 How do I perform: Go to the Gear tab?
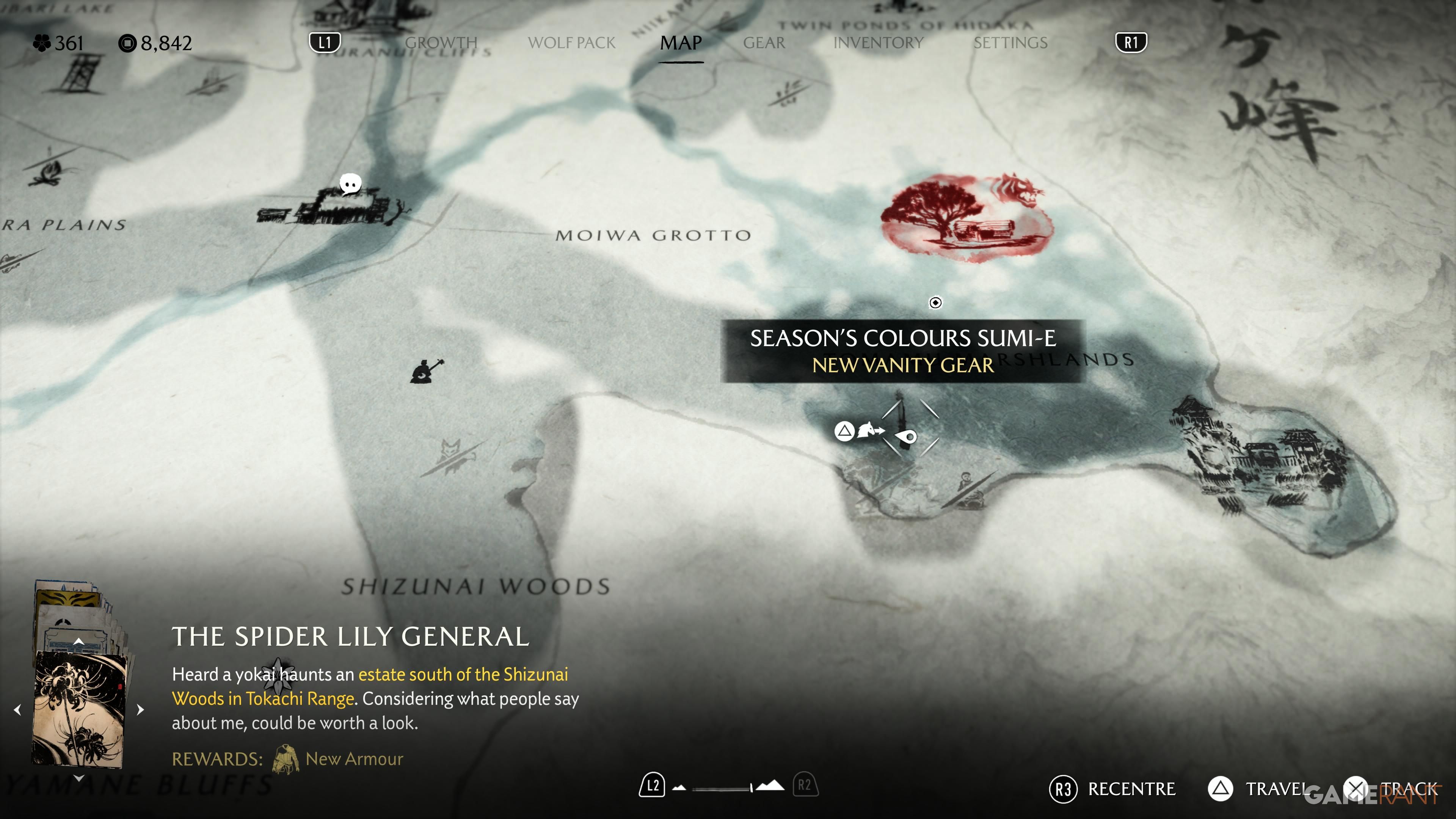764,43
